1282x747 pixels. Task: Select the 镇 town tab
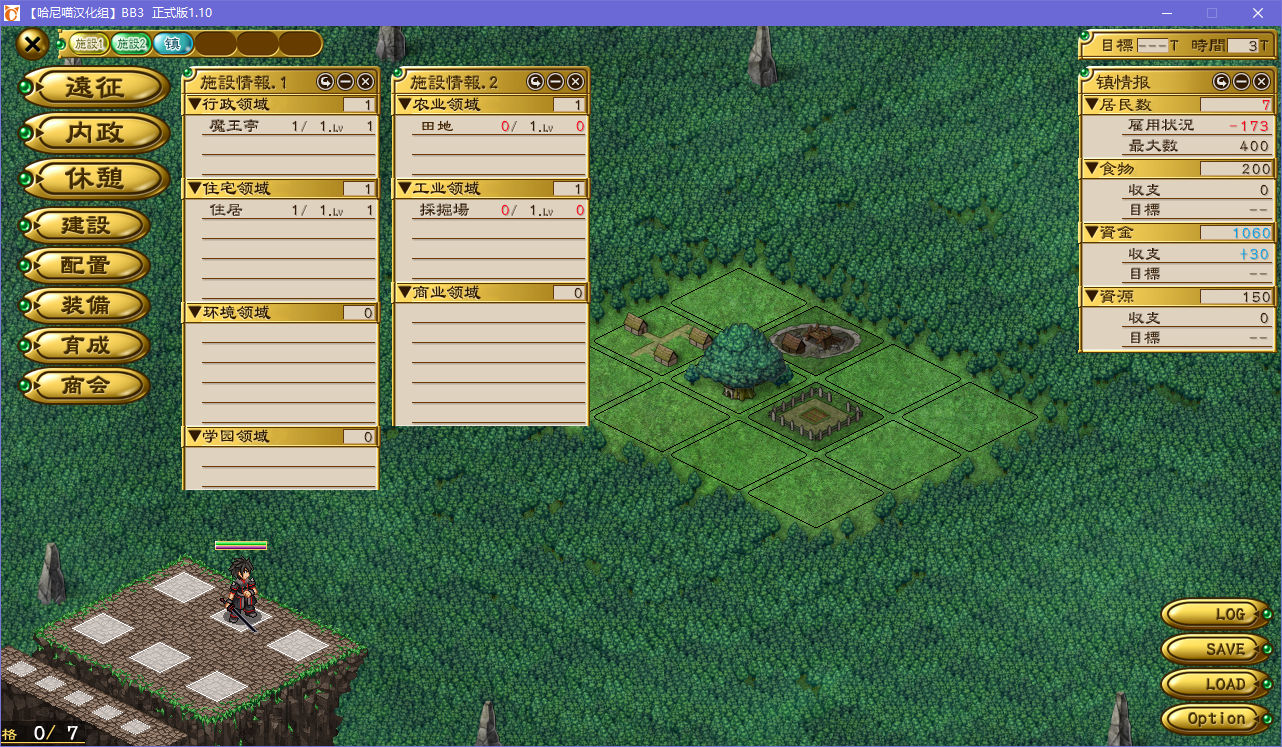point(173,44)
